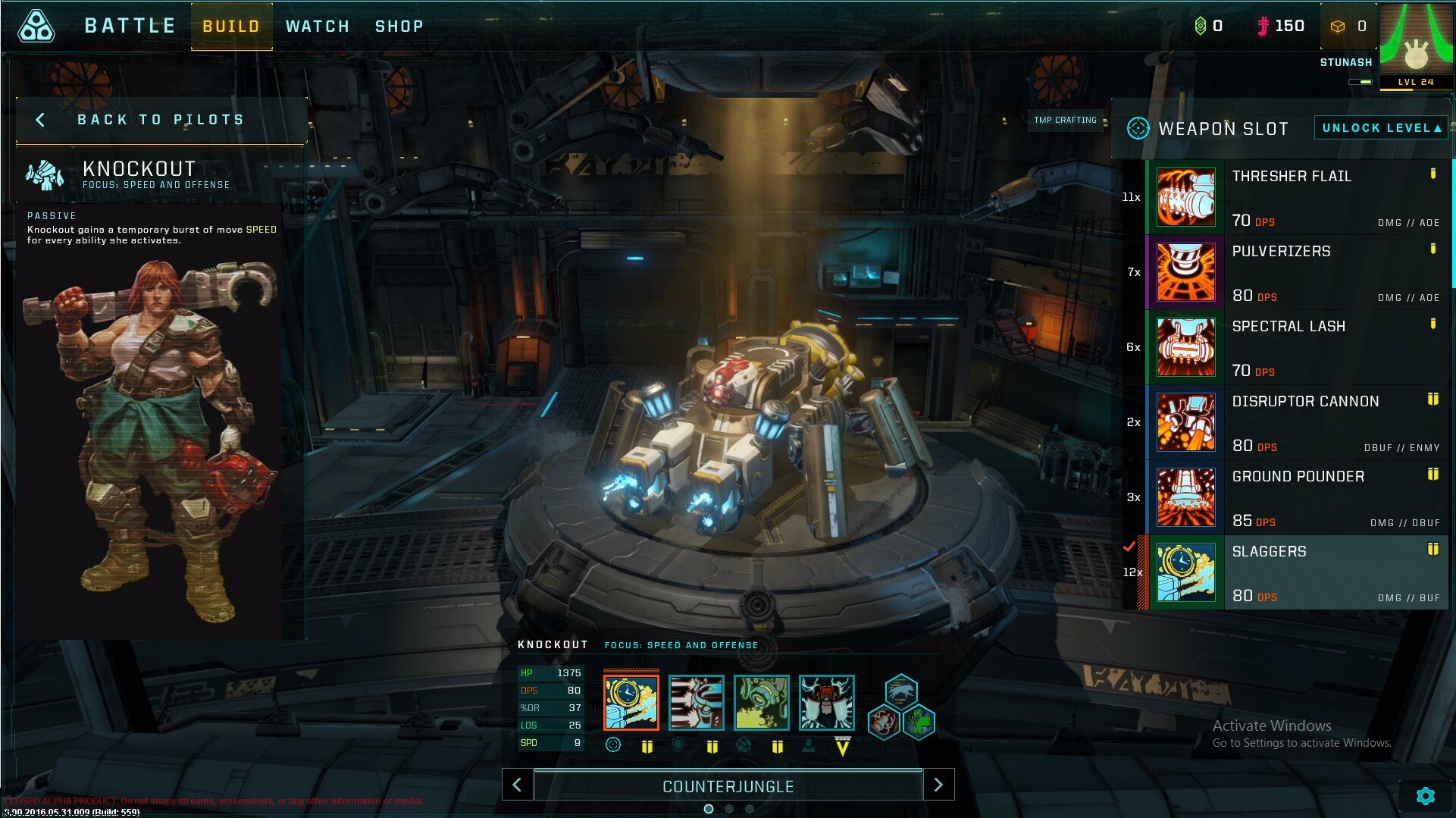
Task: Choose the Spectral Lash weapon icon
Action: click(1186, 346)
